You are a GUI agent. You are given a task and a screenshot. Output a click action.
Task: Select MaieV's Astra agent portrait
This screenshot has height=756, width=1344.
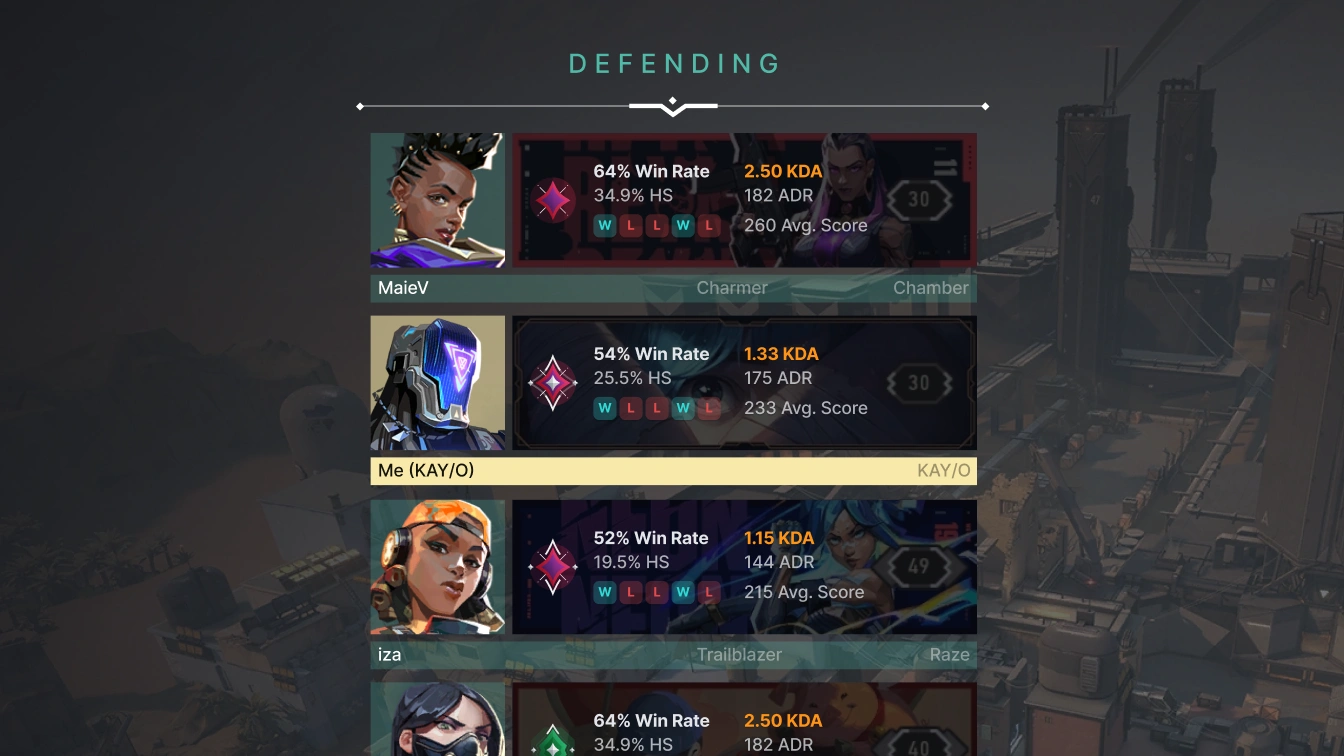tap(438, 200)
